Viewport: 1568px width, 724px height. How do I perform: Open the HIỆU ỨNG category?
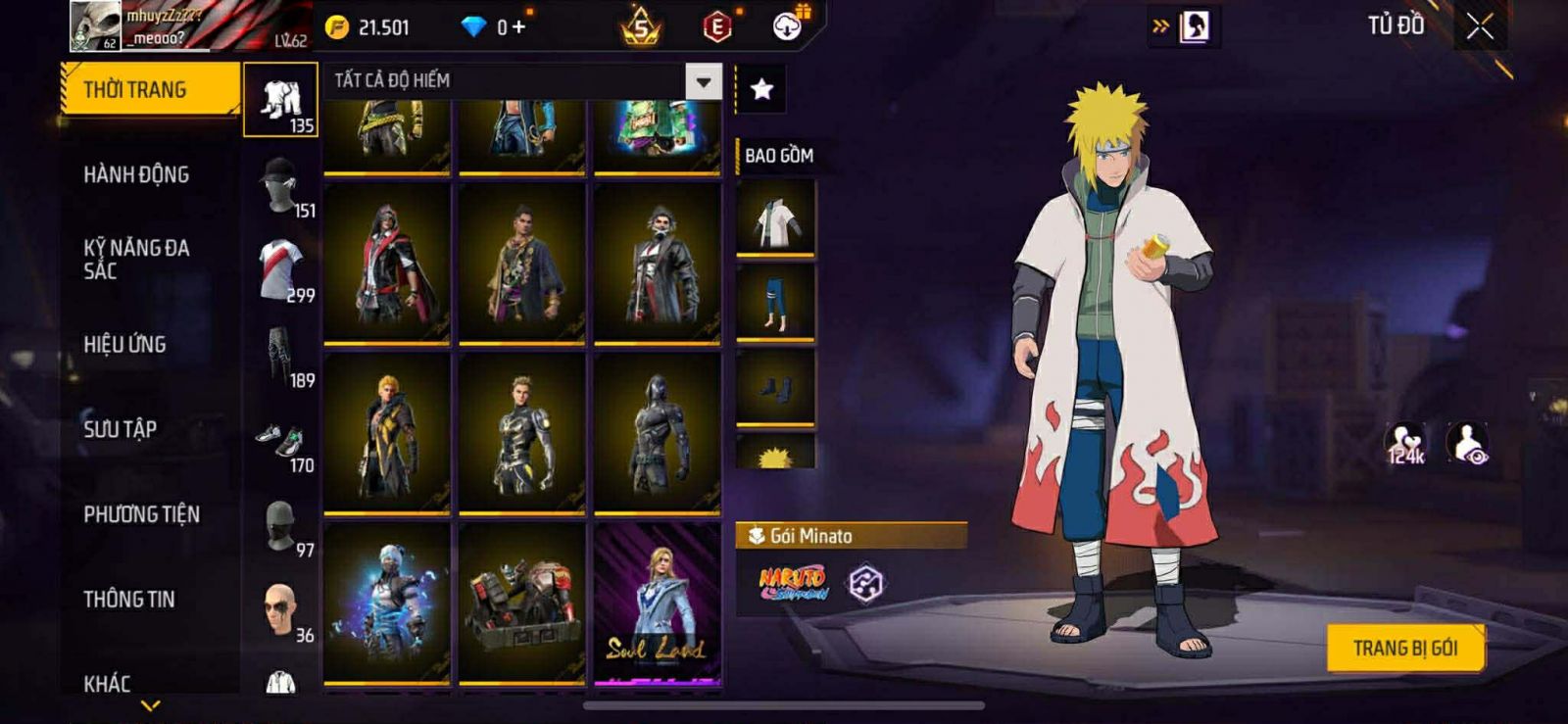(124, 344)
